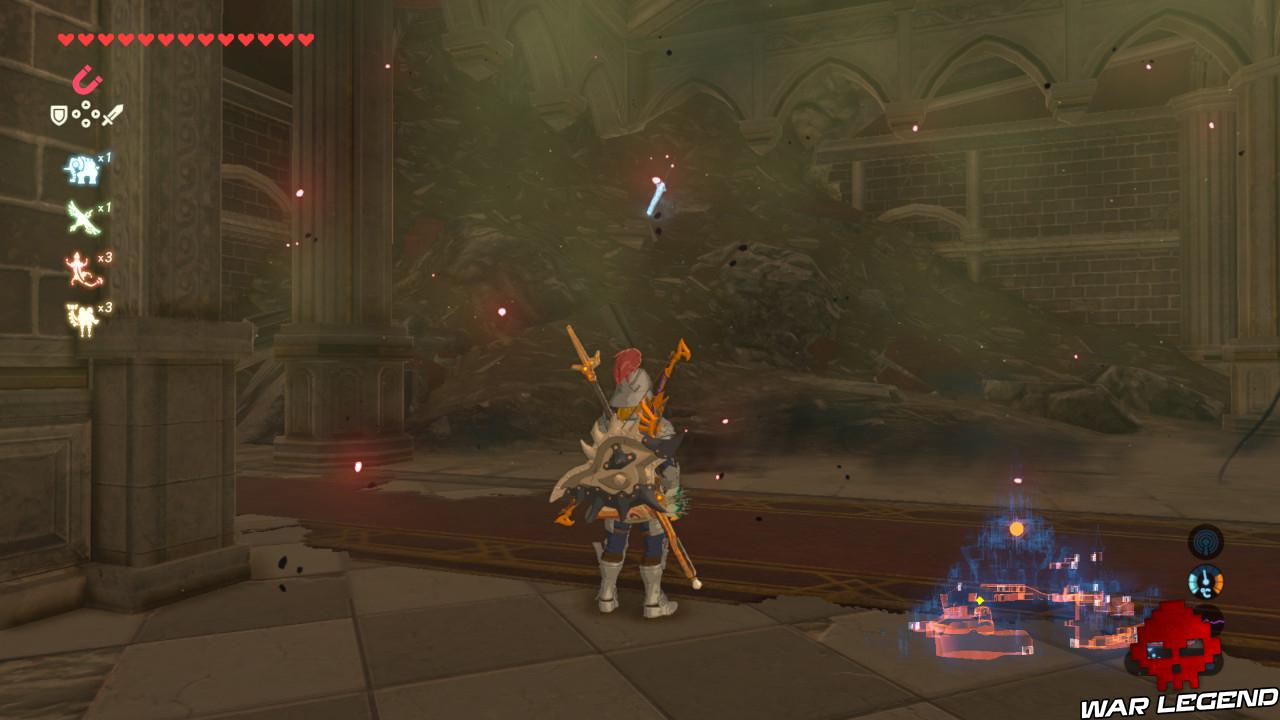The height and width of the screenshot is (720, 1280).
Task: Click the temperature gauge showing Celsius
Action: tap(1205, 580)
